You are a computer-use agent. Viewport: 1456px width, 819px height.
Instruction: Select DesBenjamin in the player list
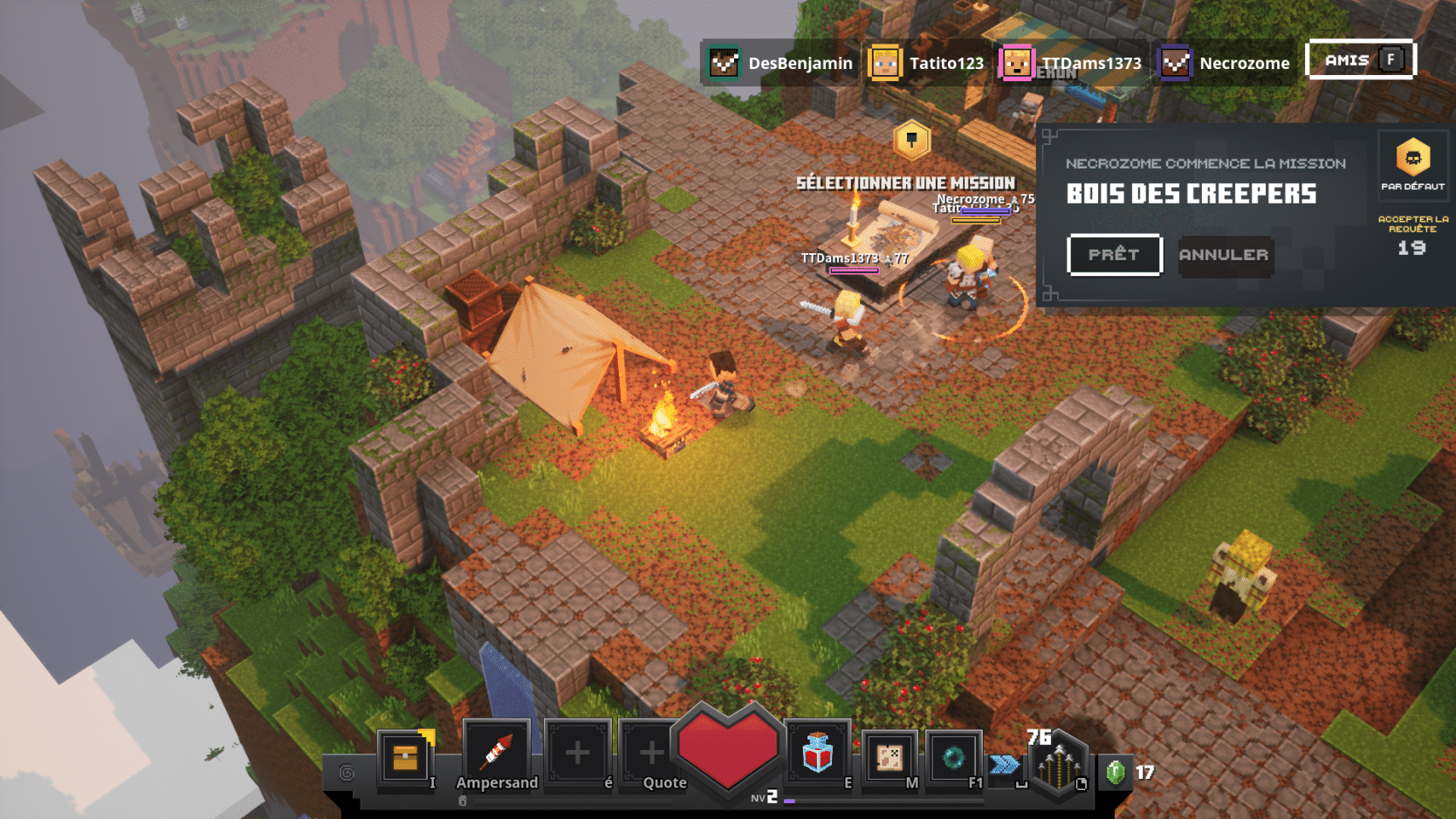781,63
